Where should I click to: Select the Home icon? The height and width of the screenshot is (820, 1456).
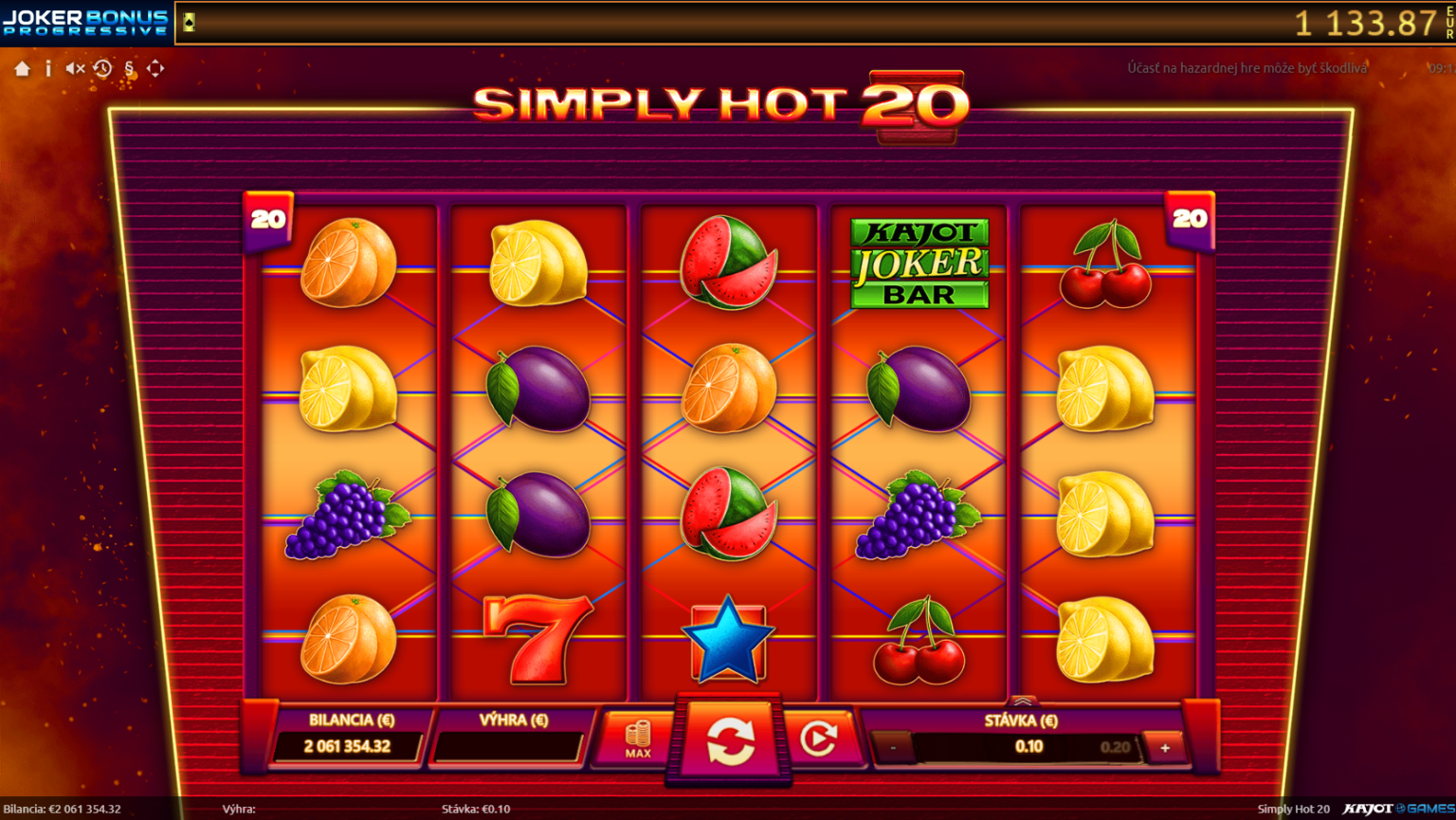point(22,68)
